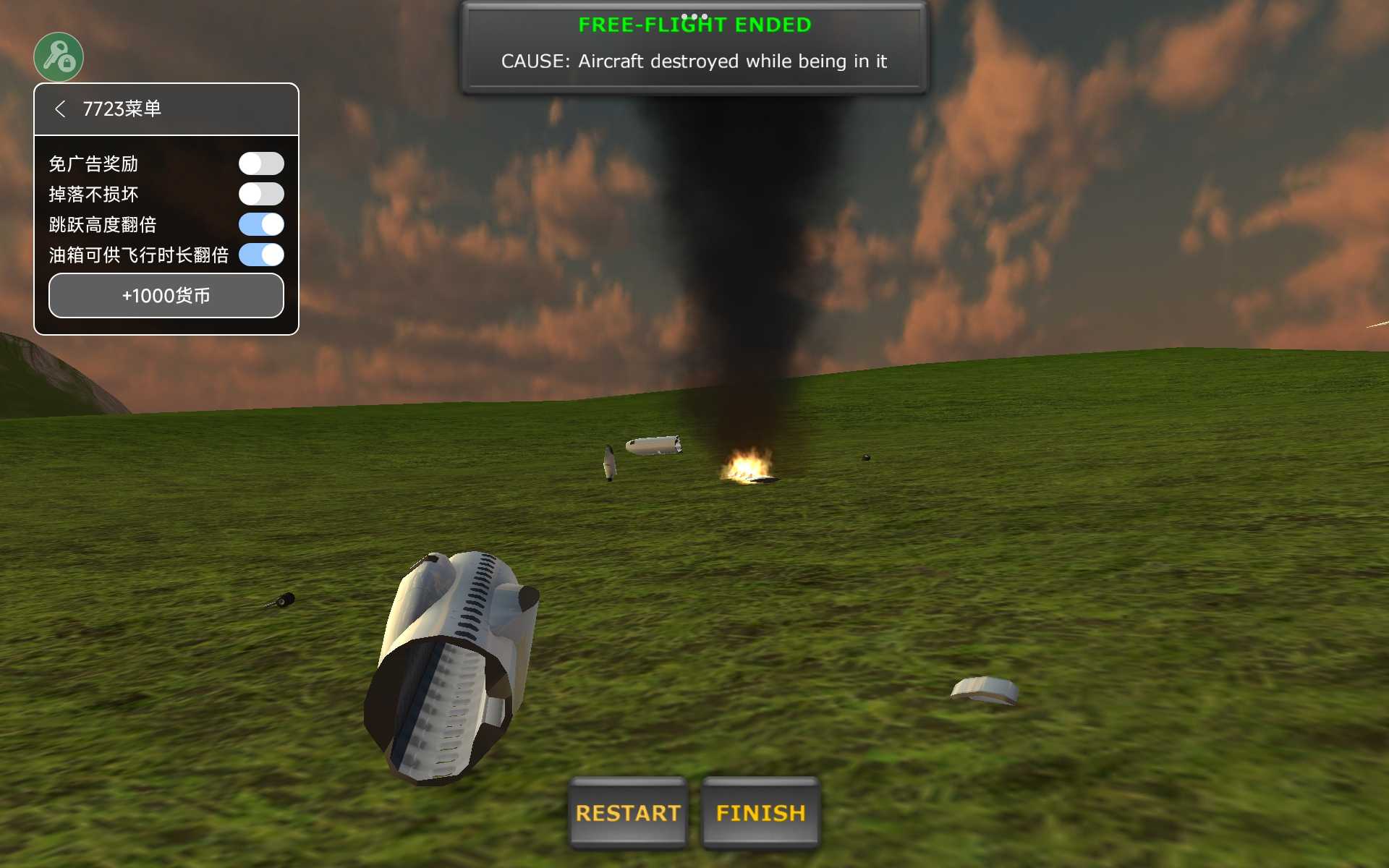Disable the 油箱可供飞行时长翻倍 toggle
Viewport: 1389px width, 868px height.
(x=261, y=255)
